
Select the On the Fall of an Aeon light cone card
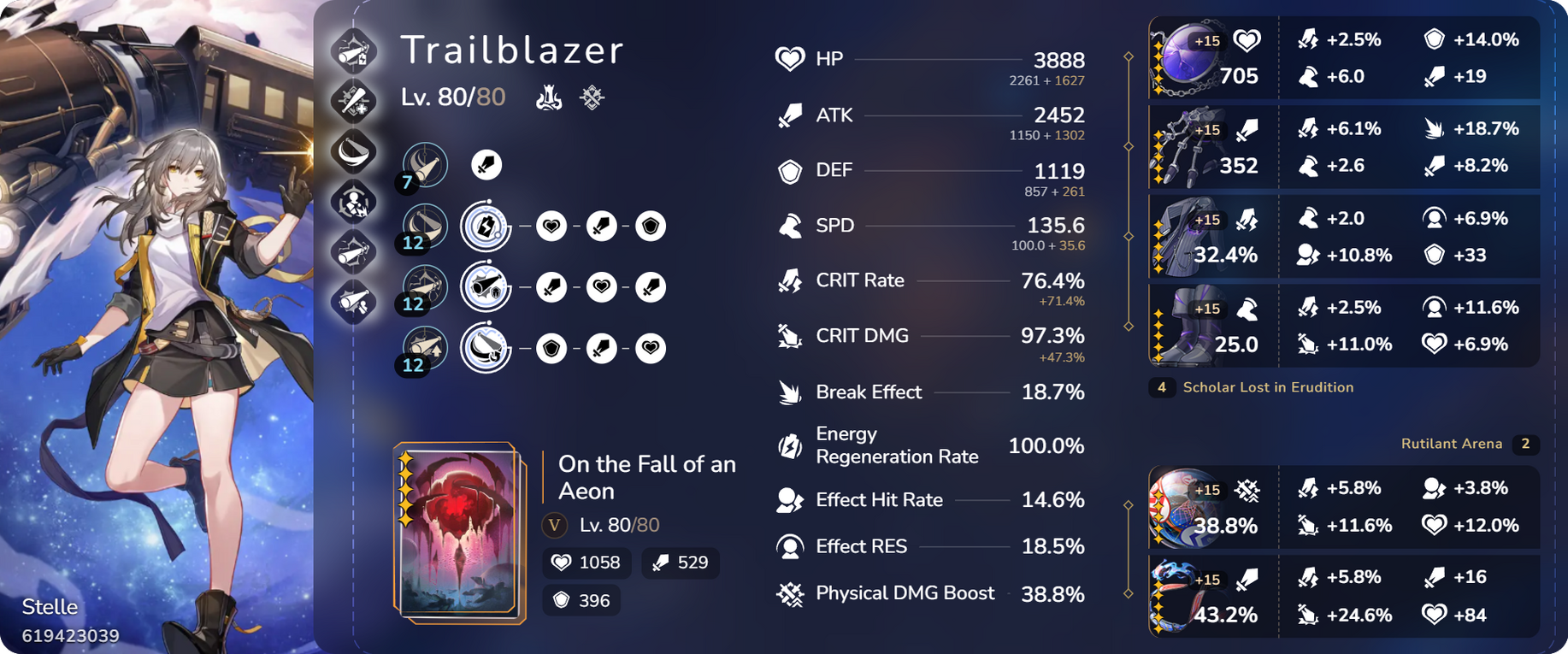coord(459,531)
